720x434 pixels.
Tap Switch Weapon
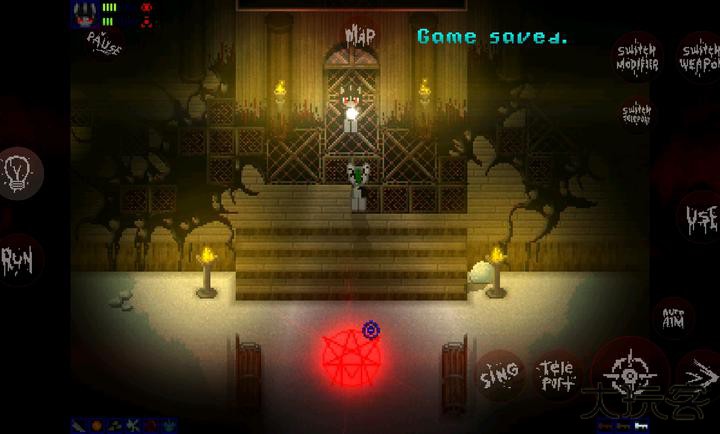click(x=697, y=56)
